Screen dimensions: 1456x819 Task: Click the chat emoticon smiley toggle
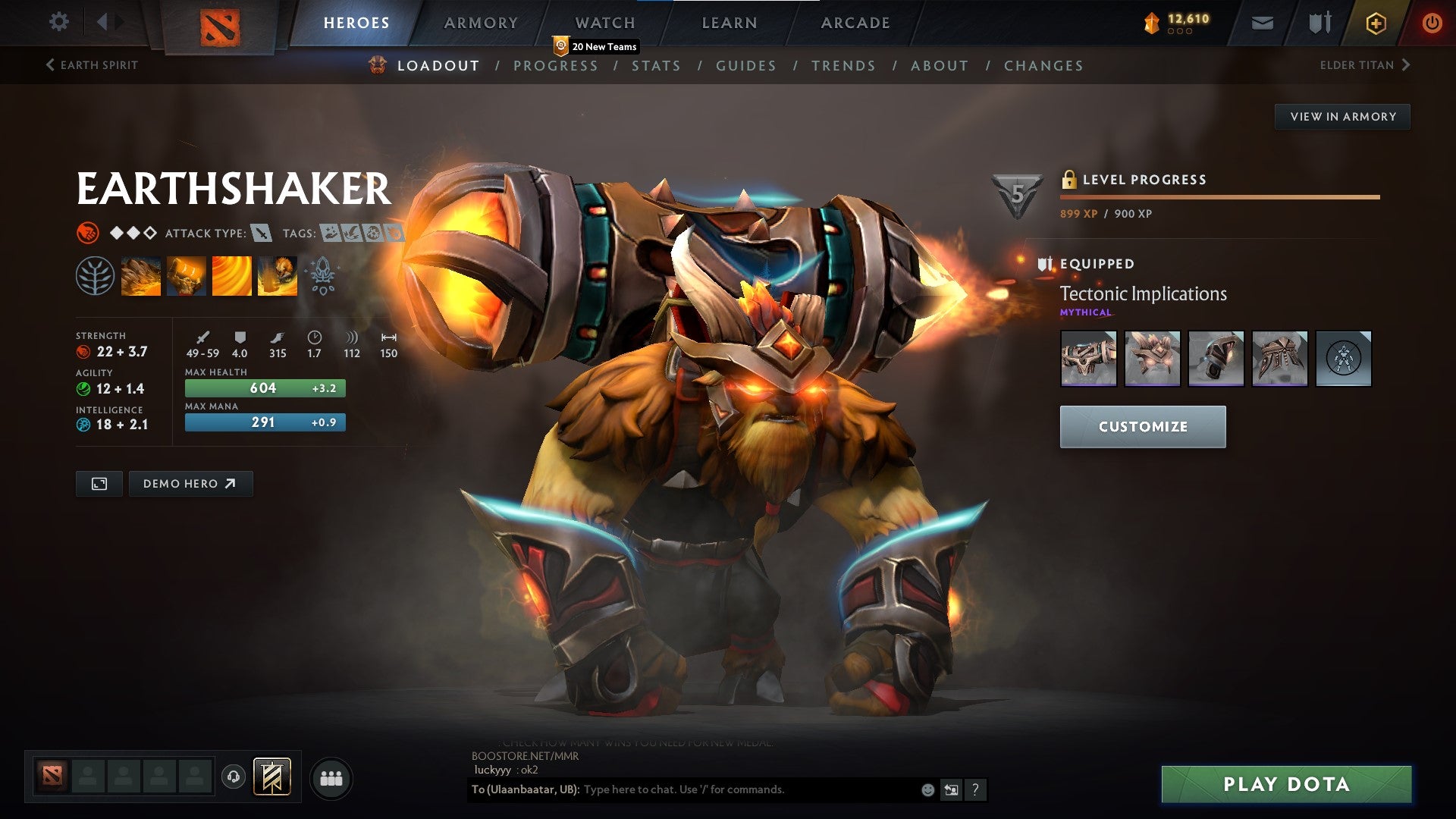pos(927,789)
